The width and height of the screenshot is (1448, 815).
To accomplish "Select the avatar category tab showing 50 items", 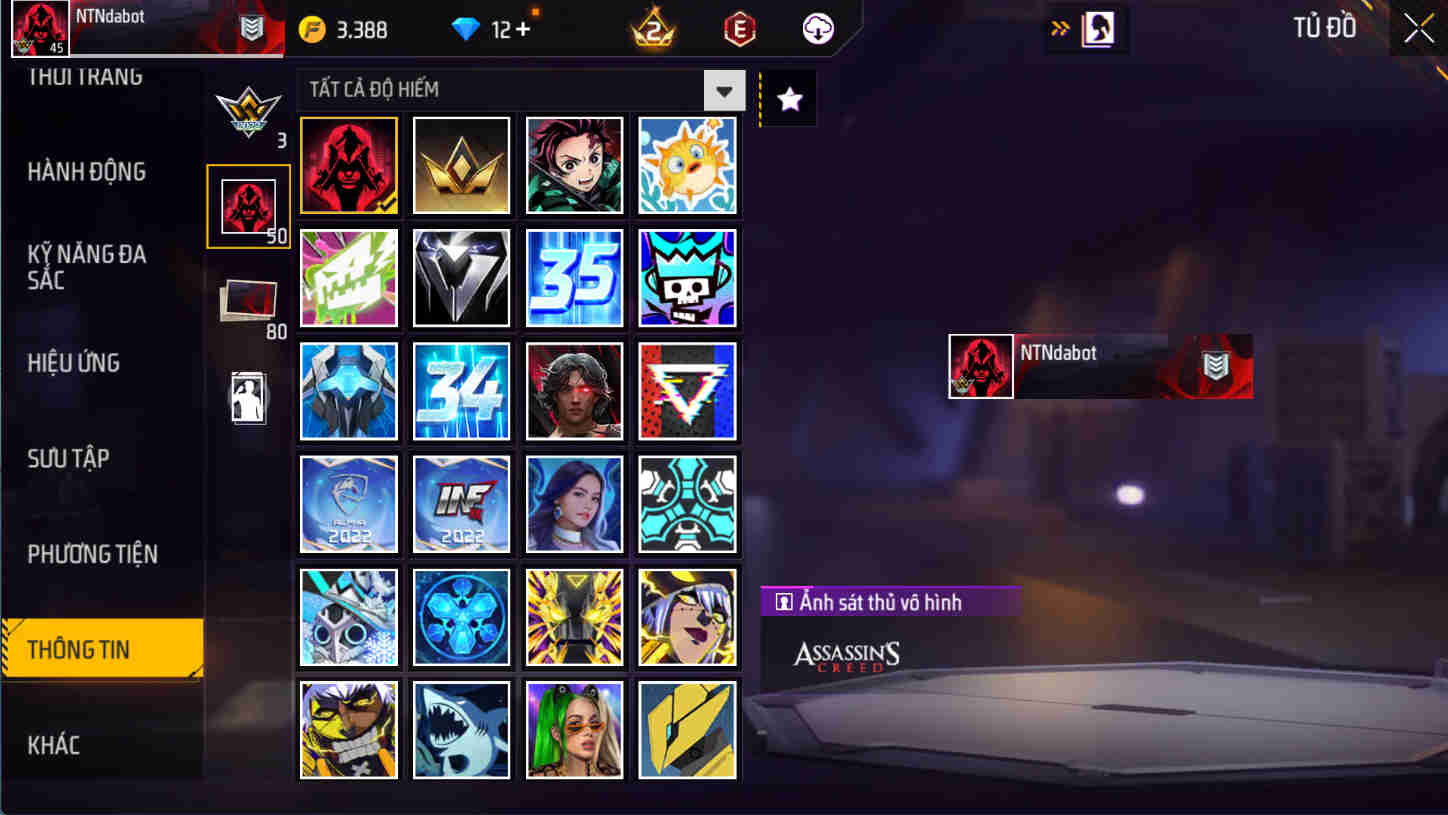I will [248, 205].
